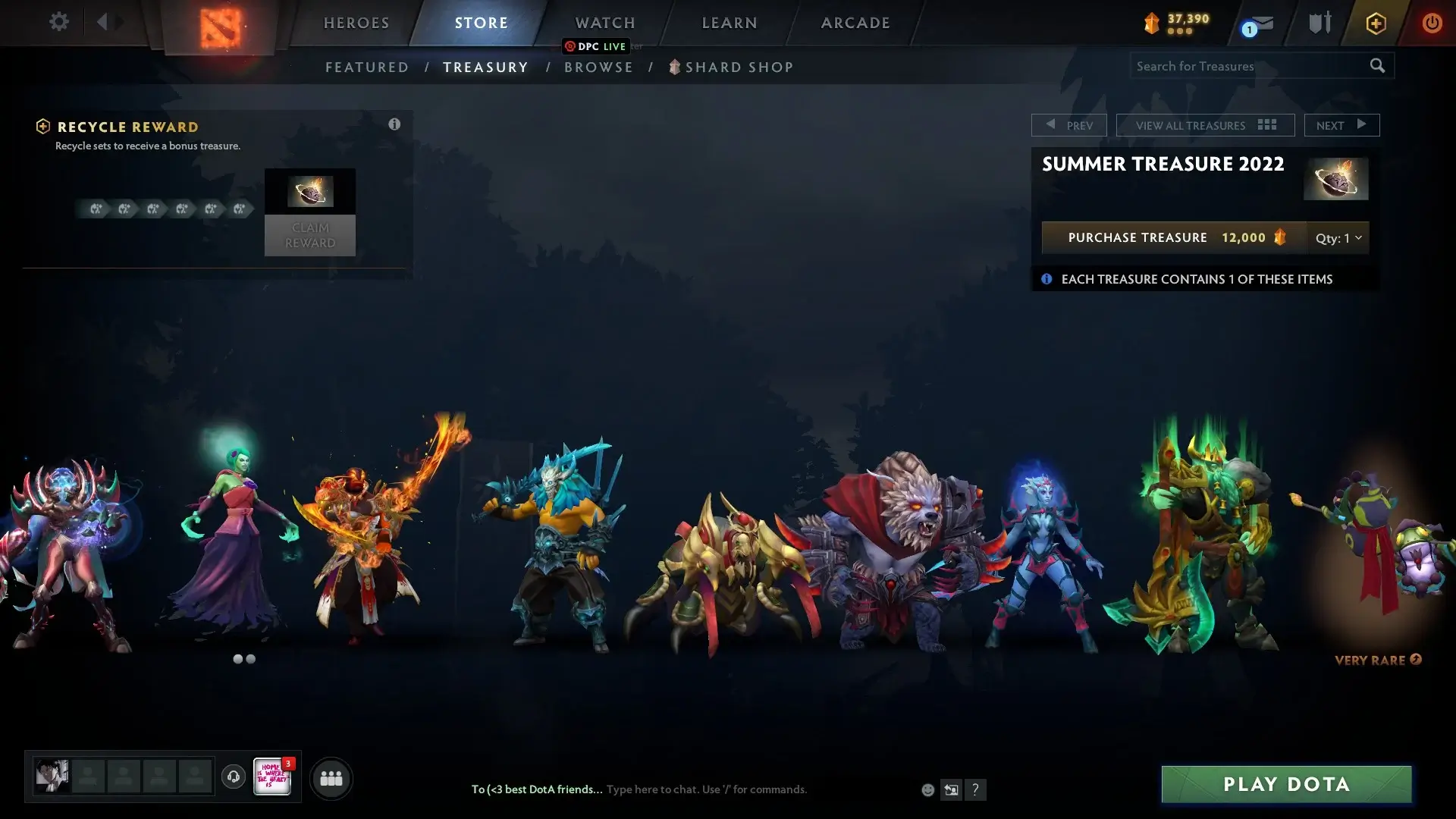Show Recycle Reward info tooltip
Viewport: 1456px width, 819px height.
pos(394,124)
